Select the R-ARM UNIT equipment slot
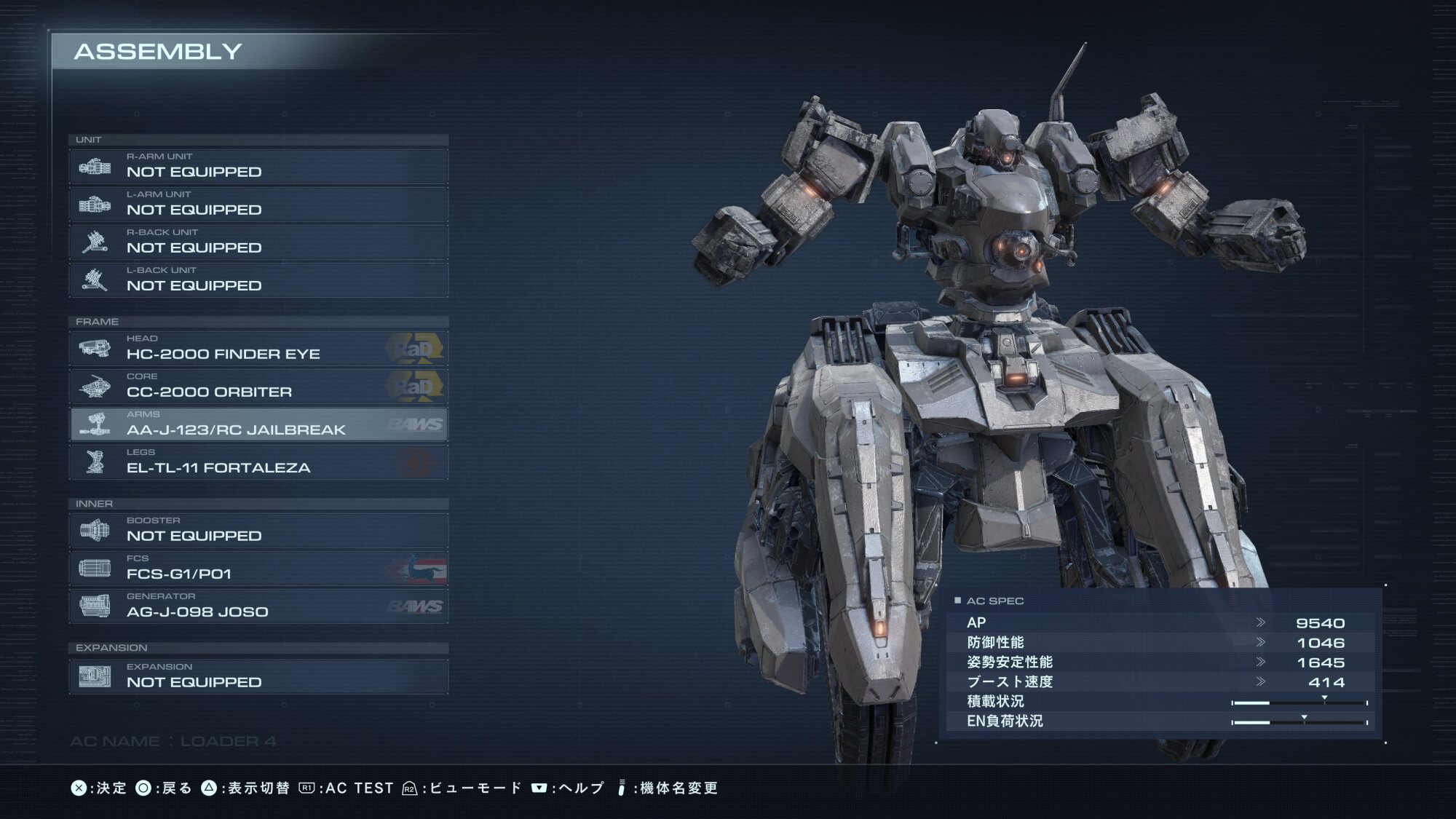The width and height of the screenshot is (1456, 819). tap(258, 167)
